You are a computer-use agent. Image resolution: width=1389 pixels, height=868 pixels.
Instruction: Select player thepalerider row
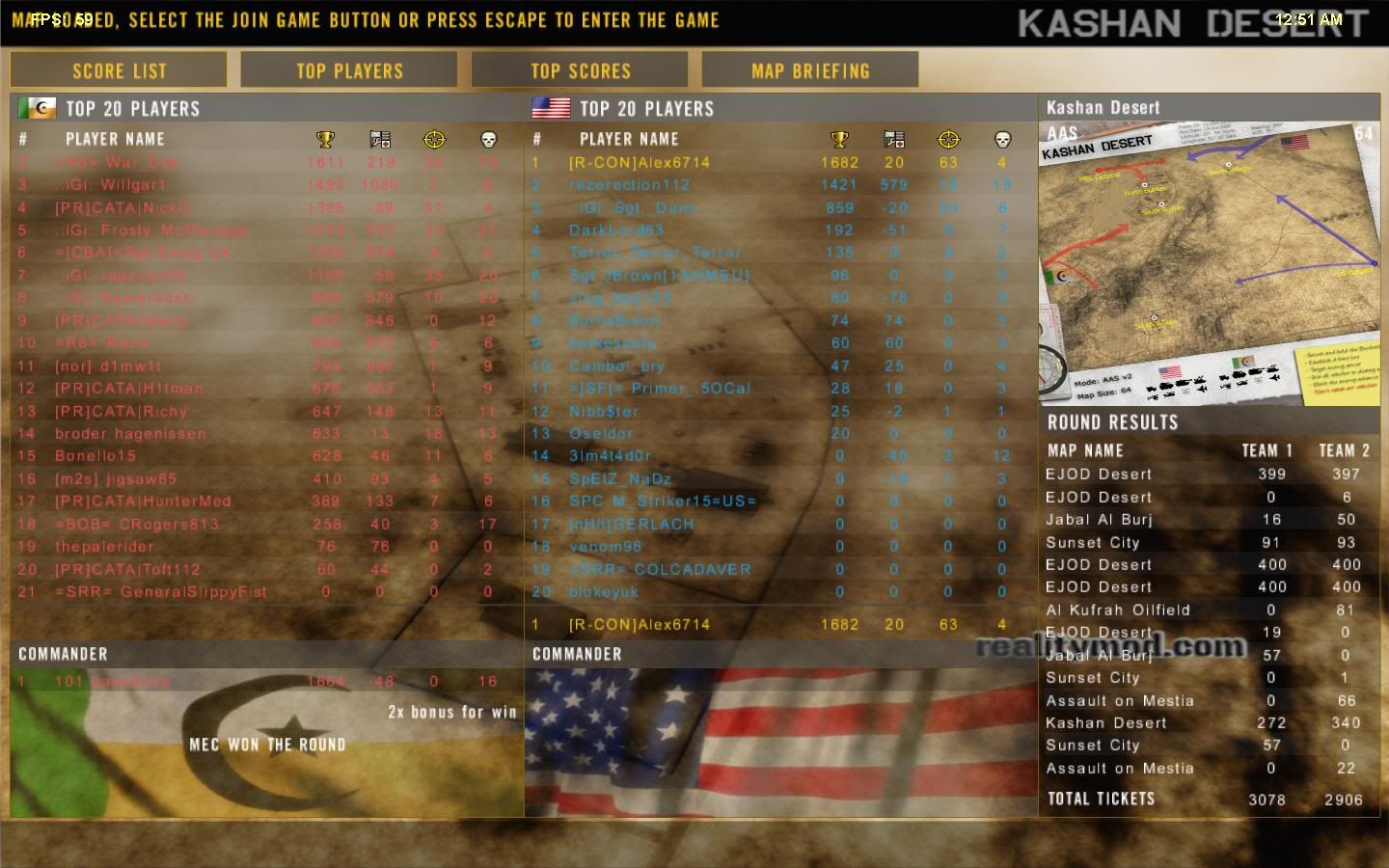[x=104, y=547]
